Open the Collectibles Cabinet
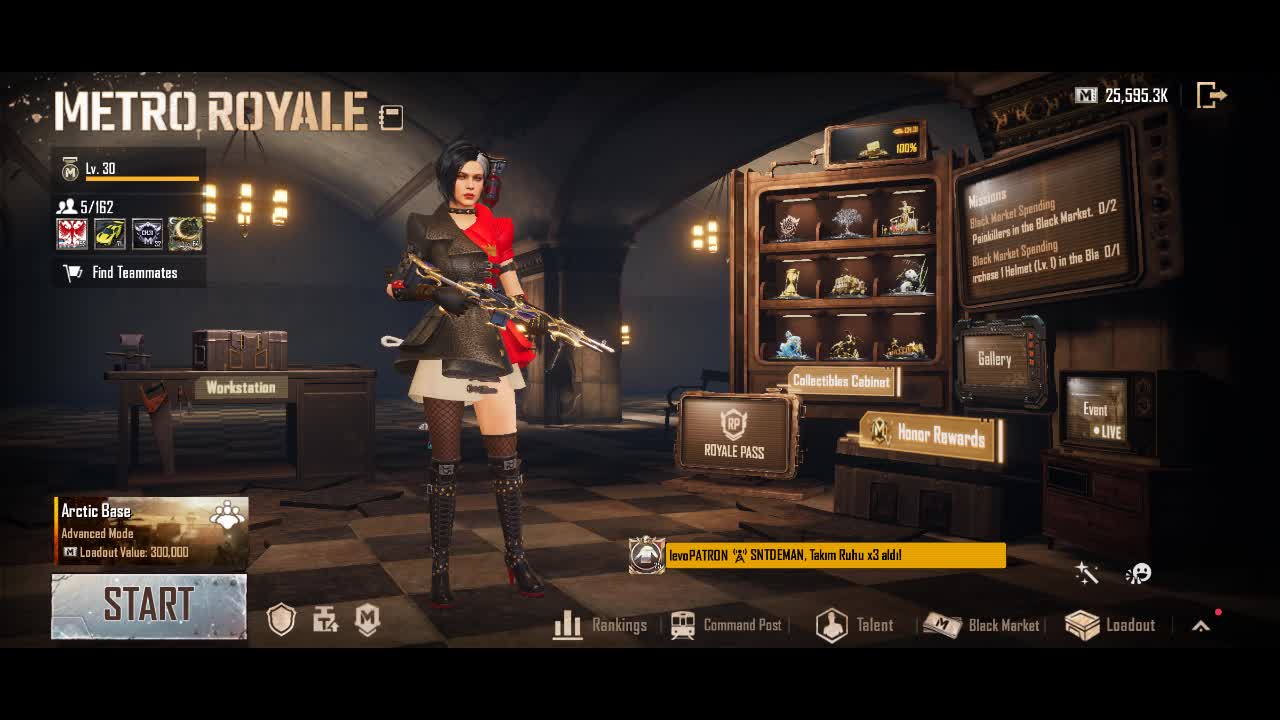The image size is (1280, 720). click(x=841, y=381)
